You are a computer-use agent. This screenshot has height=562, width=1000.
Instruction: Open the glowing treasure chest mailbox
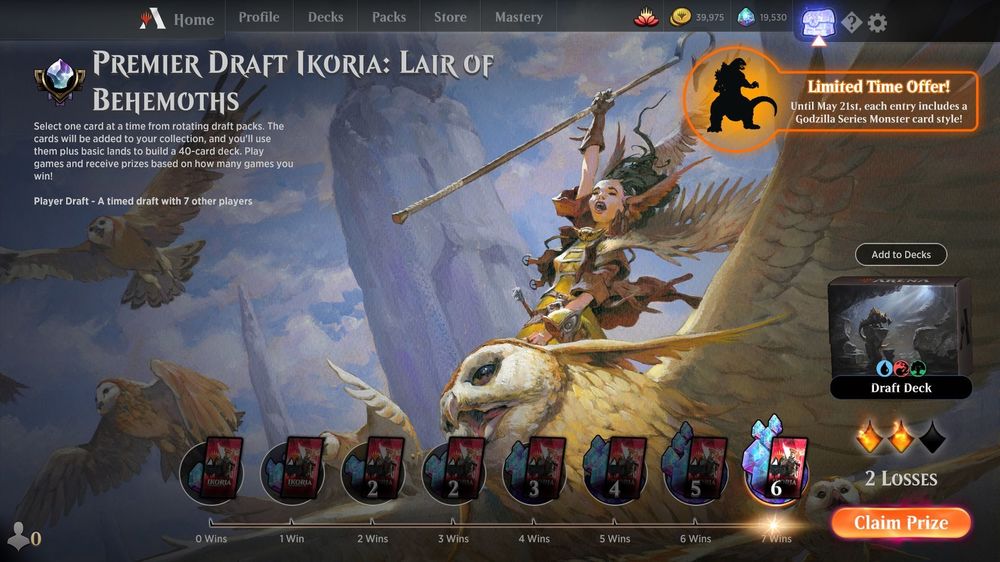tap(820, 20)
